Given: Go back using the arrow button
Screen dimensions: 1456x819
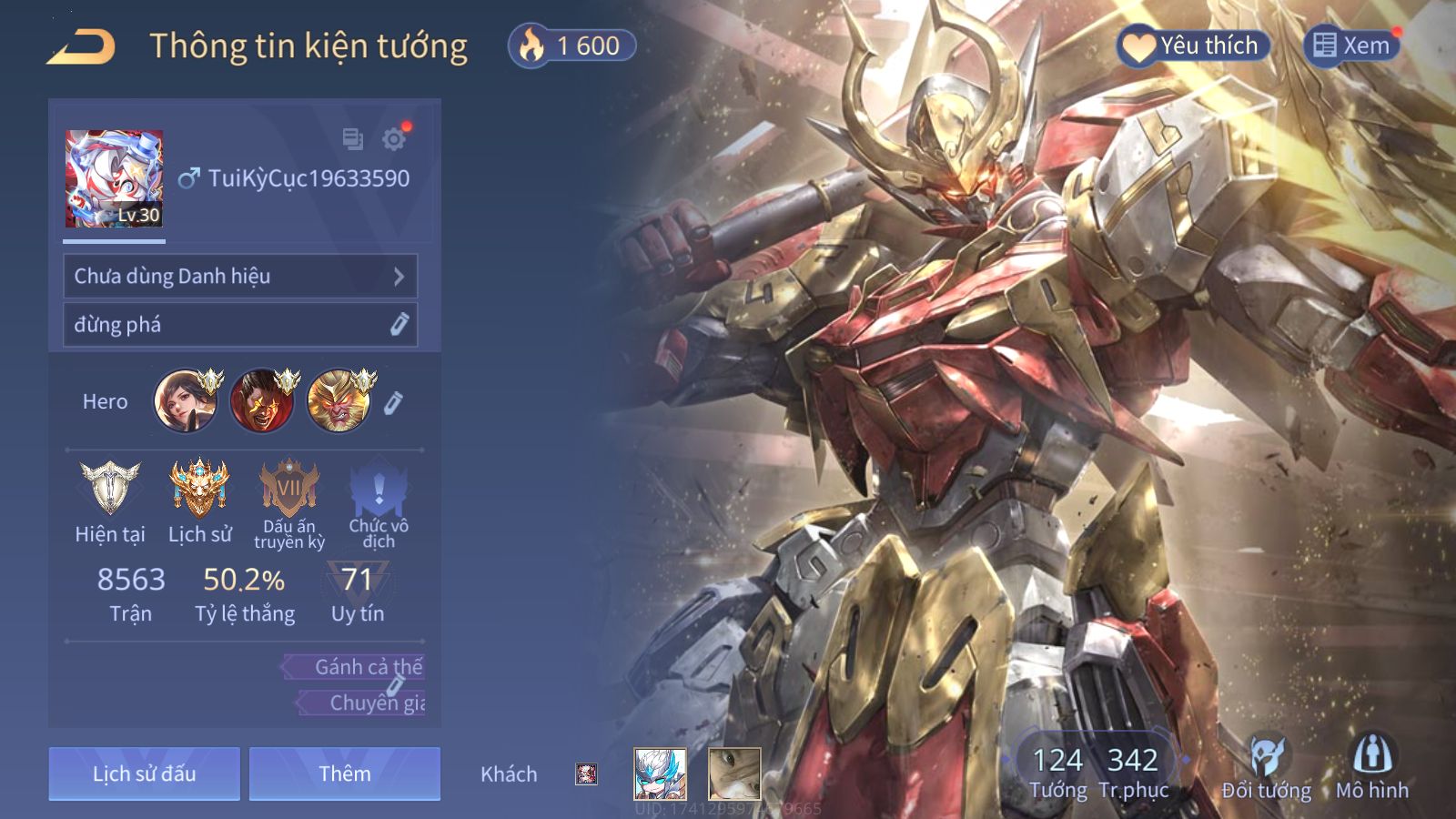Looking at the screenshot, I should click(x=82, y=46).
